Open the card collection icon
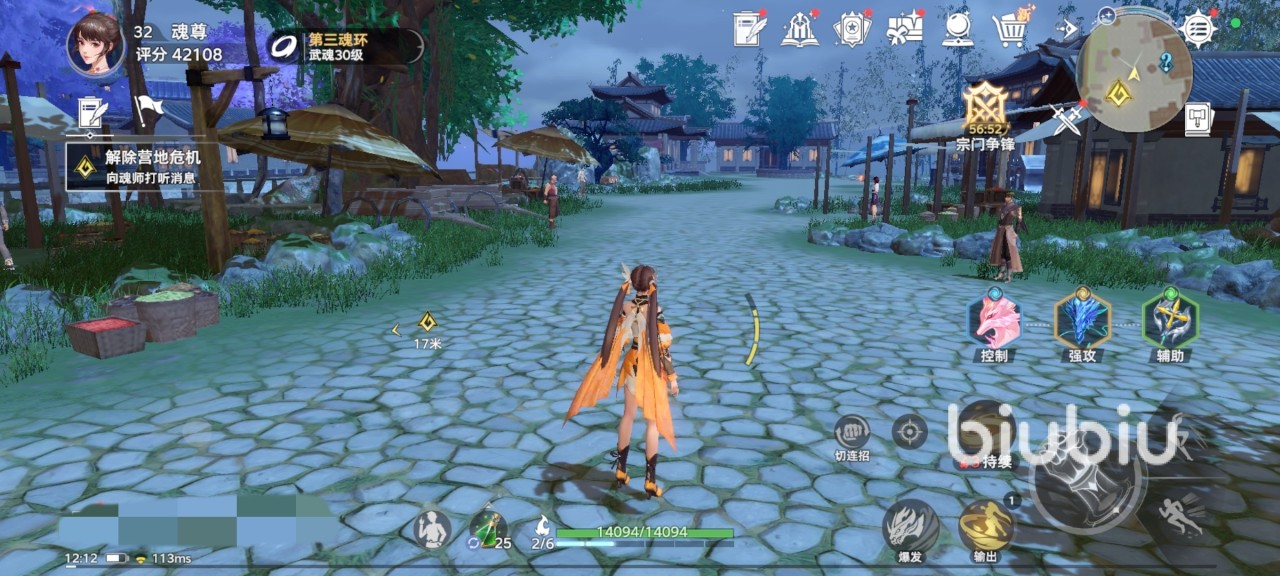This screenshot has height=576, width=1280. 852,29
